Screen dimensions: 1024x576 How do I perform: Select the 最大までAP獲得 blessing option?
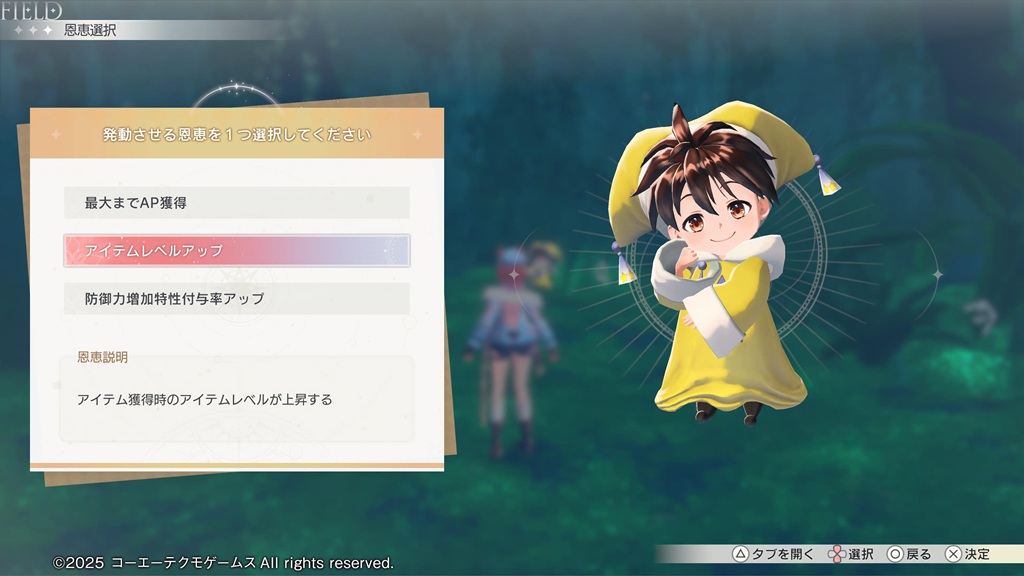[237, 202]
